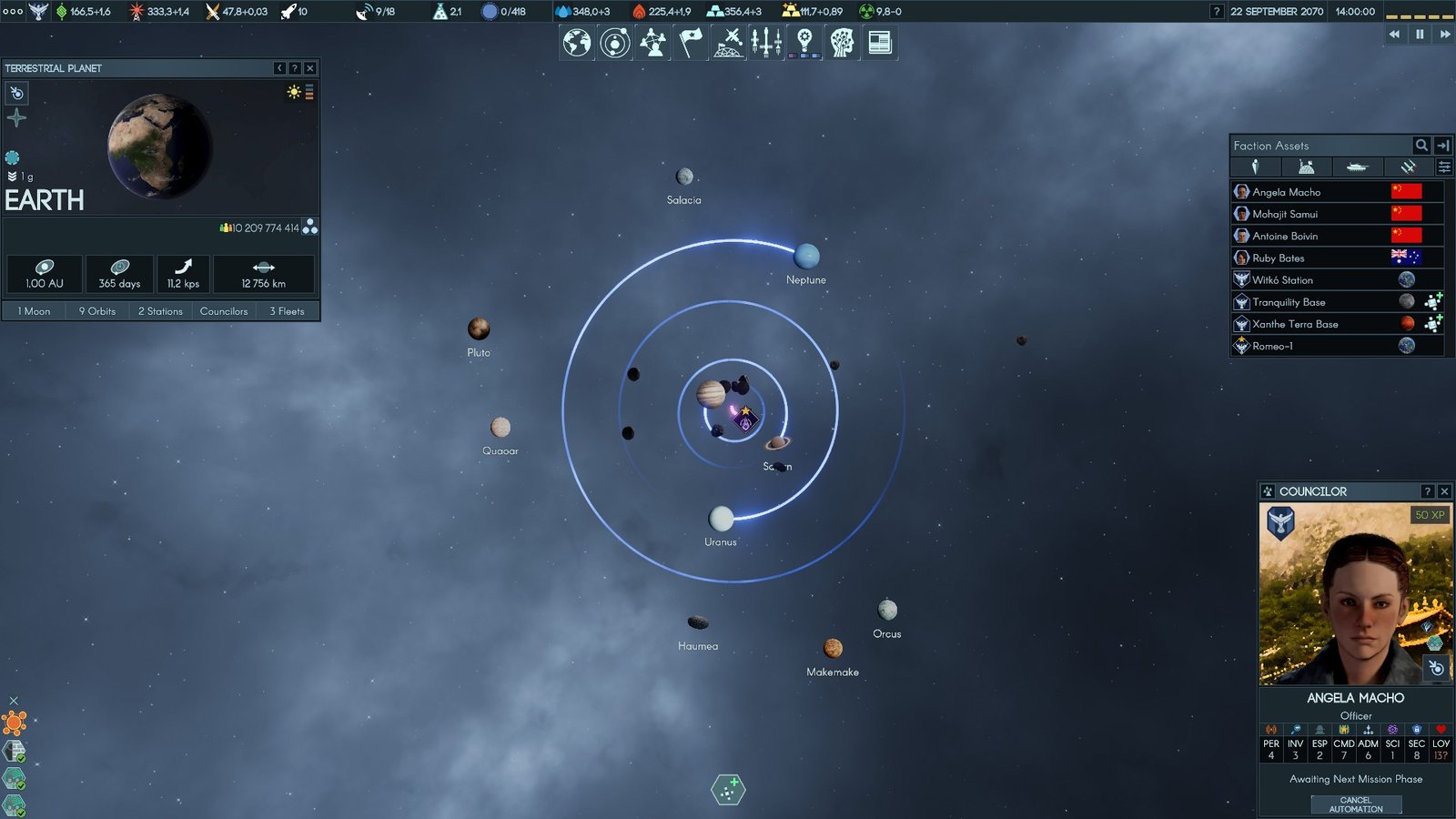Open the Research lightbulb screen

(804, 41)
